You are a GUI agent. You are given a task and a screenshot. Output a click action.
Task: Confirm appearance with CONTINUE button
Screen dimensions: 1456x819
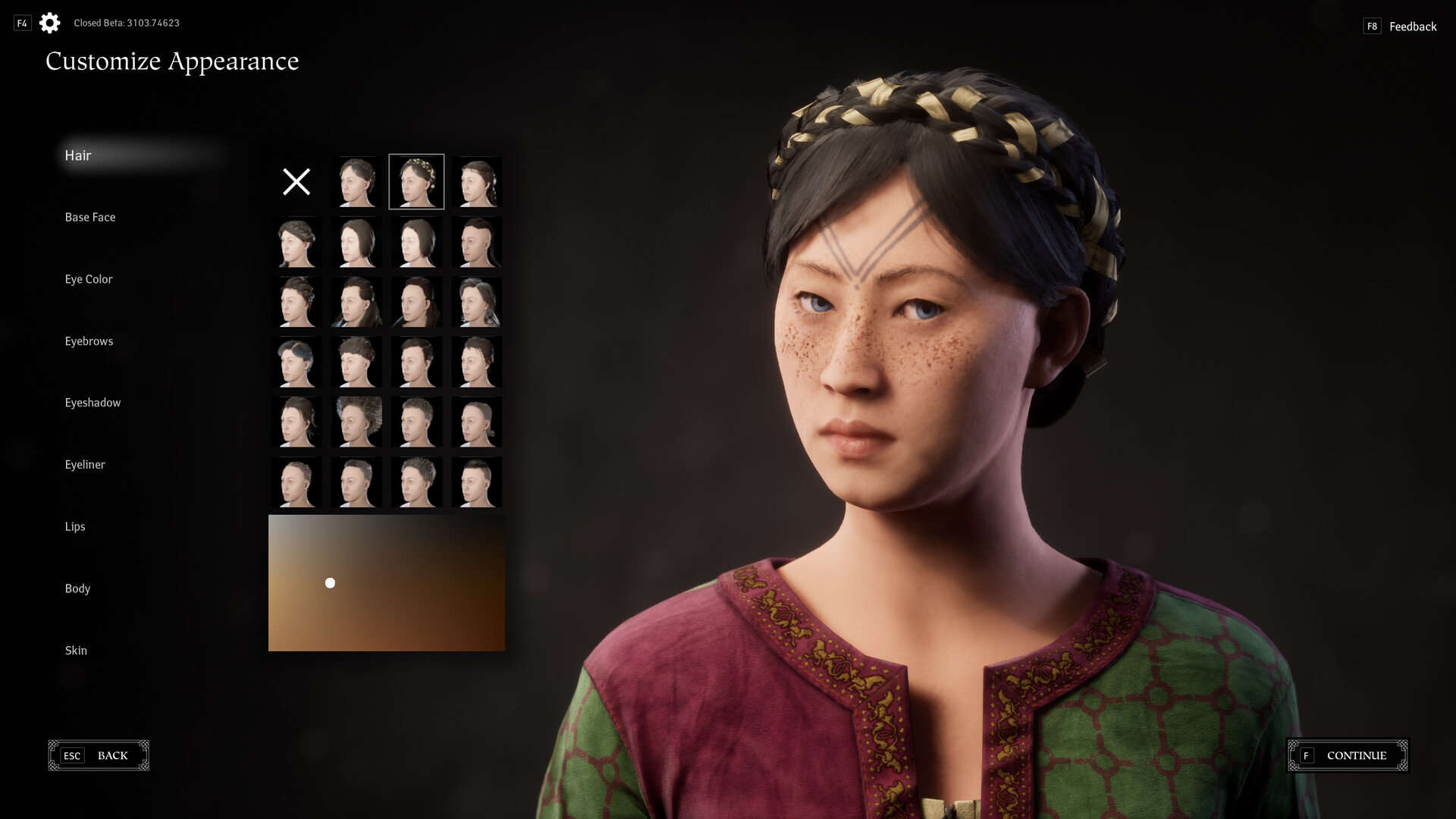click(1348, 755)
